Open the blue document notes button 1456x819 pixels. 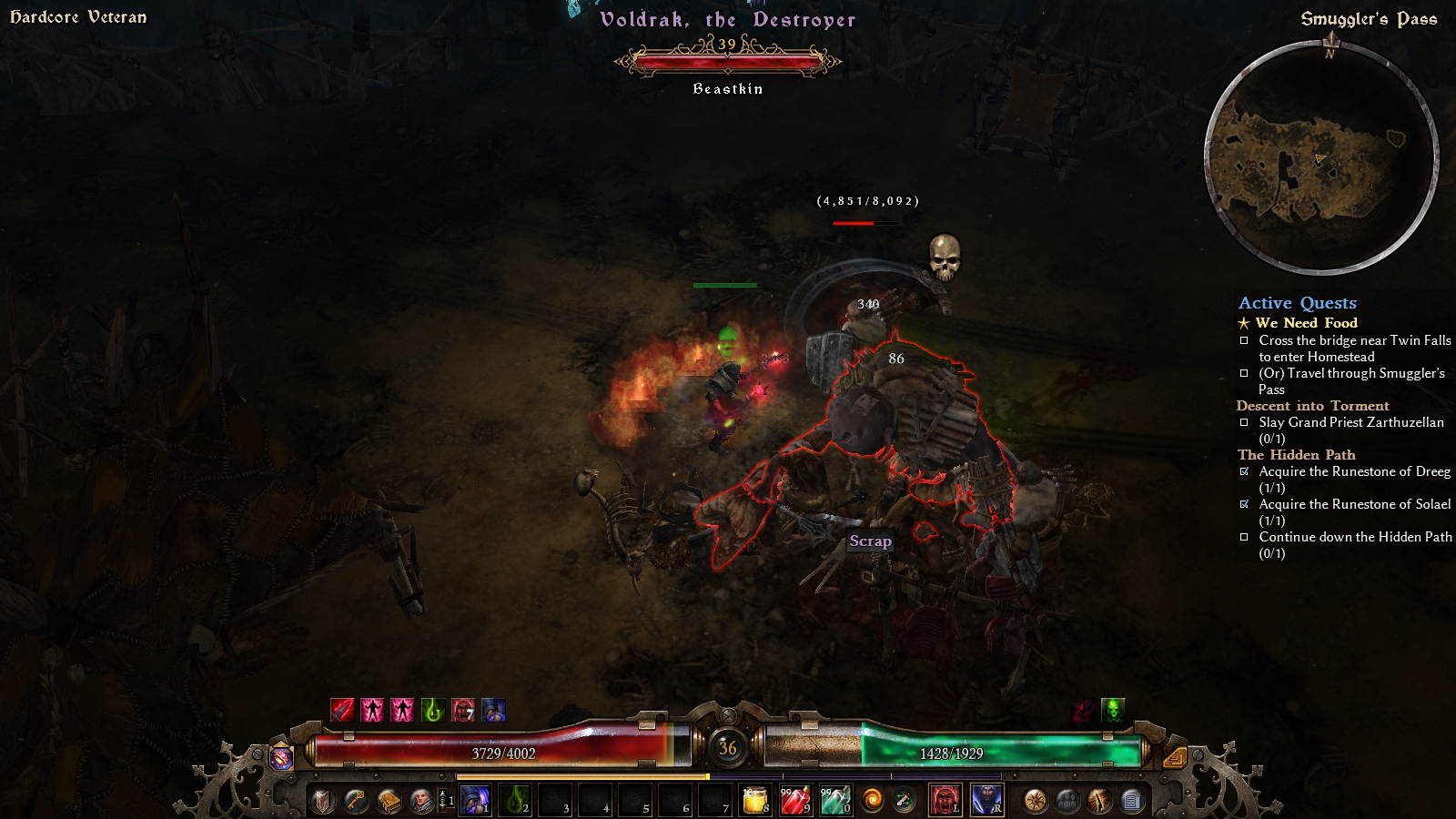1131,801
